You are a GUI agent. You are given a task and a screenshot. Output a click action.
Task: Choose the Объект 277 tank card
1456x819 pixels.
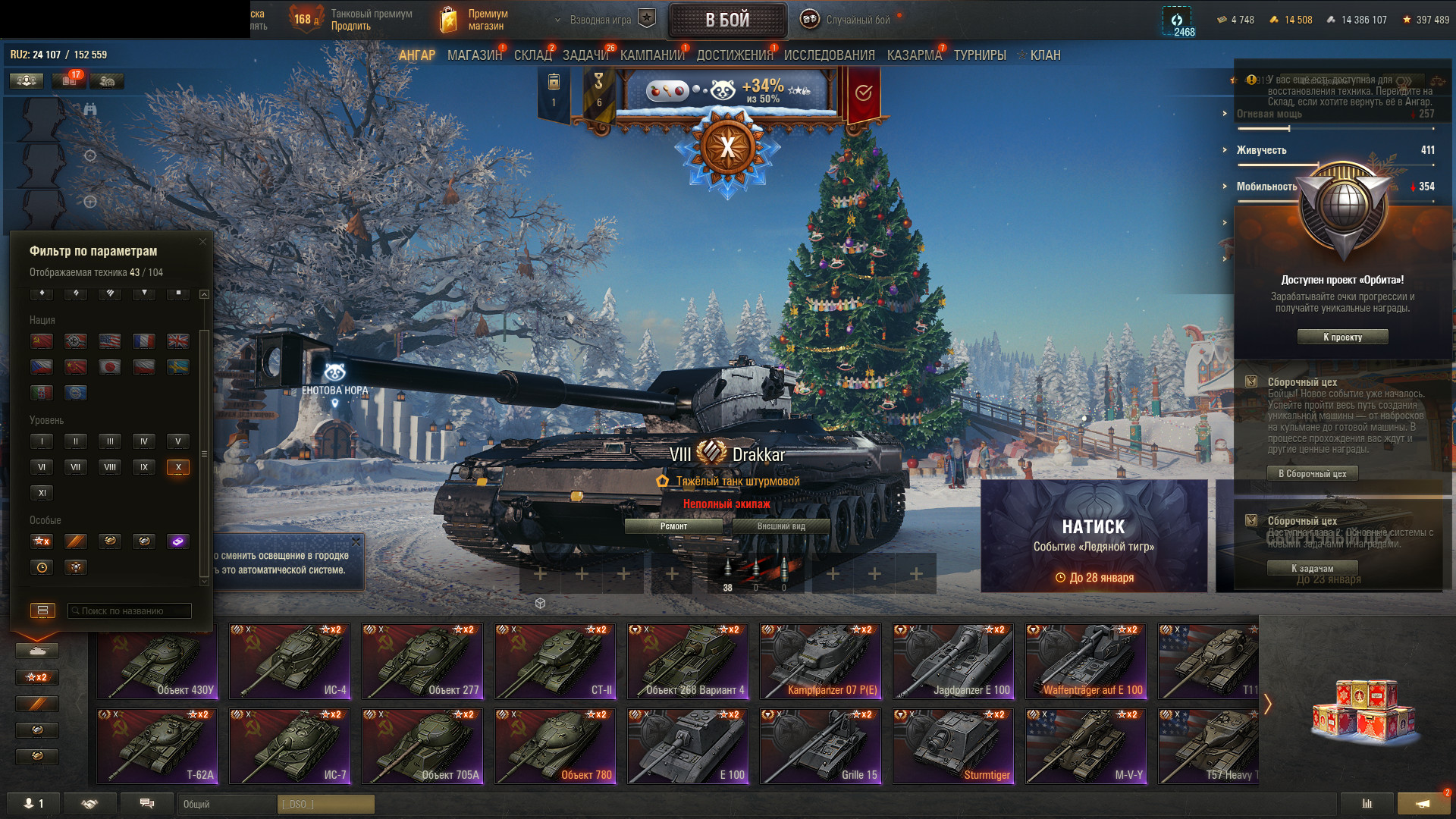point(422,661)
